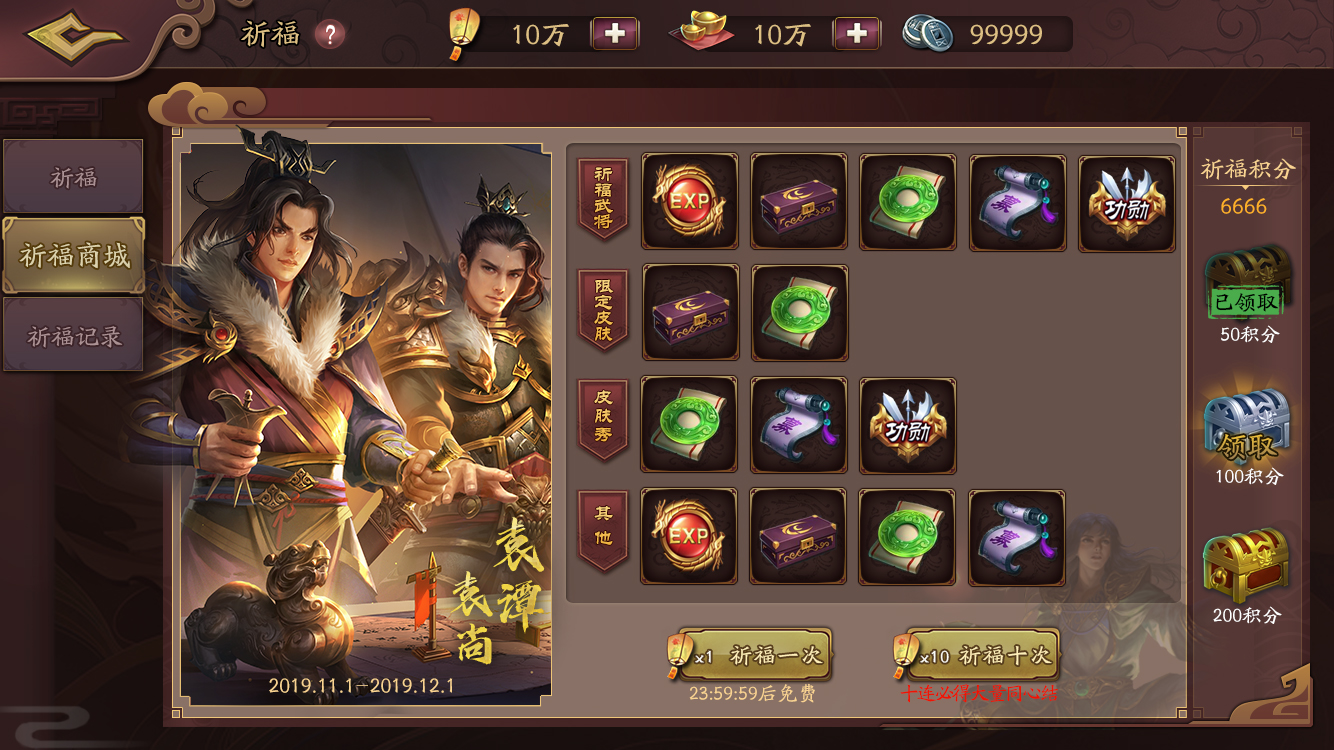
Task: Choose the purple scroll in 其他 row
Action: 1016,537
